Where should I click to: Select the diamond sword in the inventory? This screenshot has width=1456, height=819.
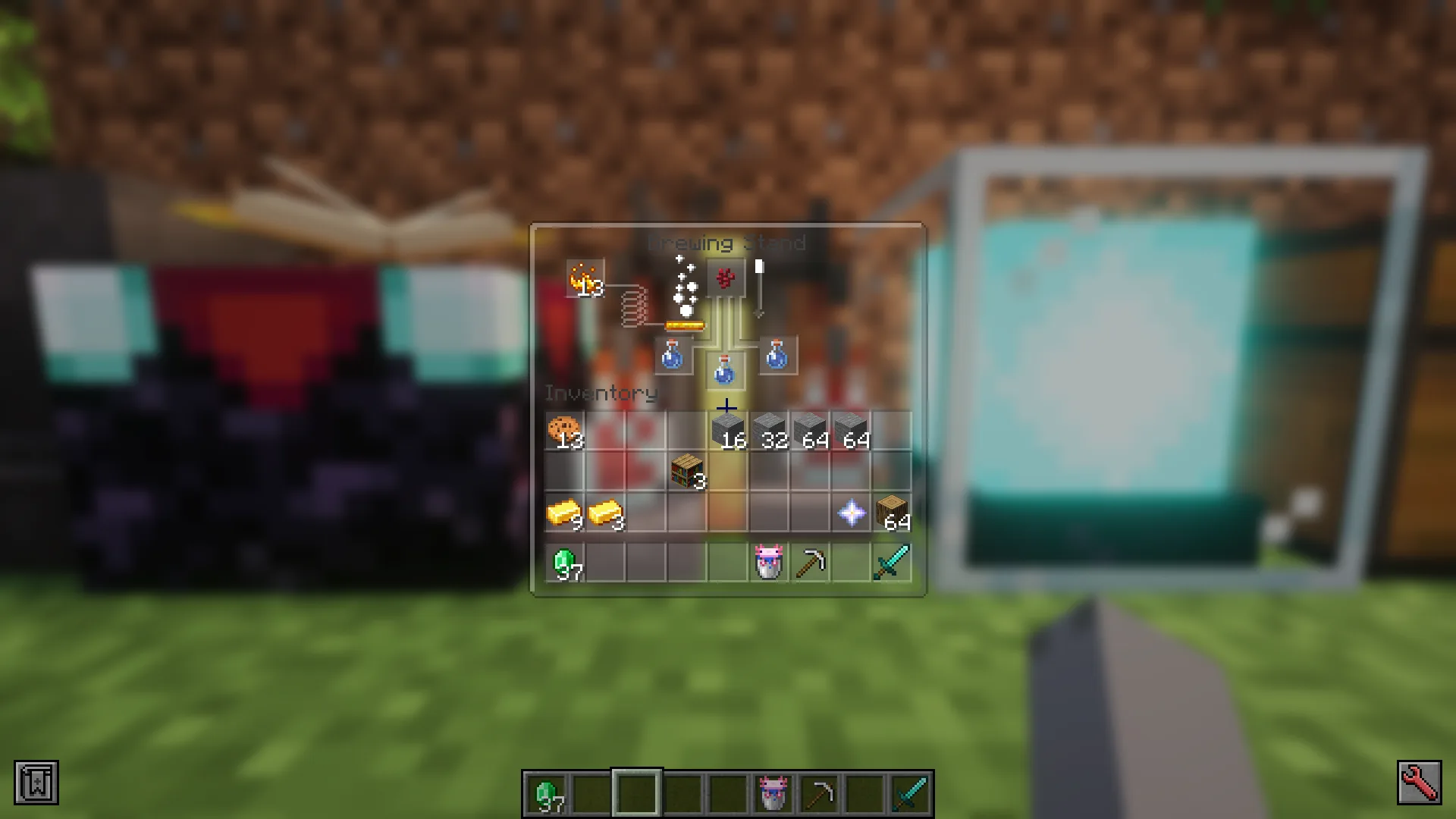pos(893,561)
